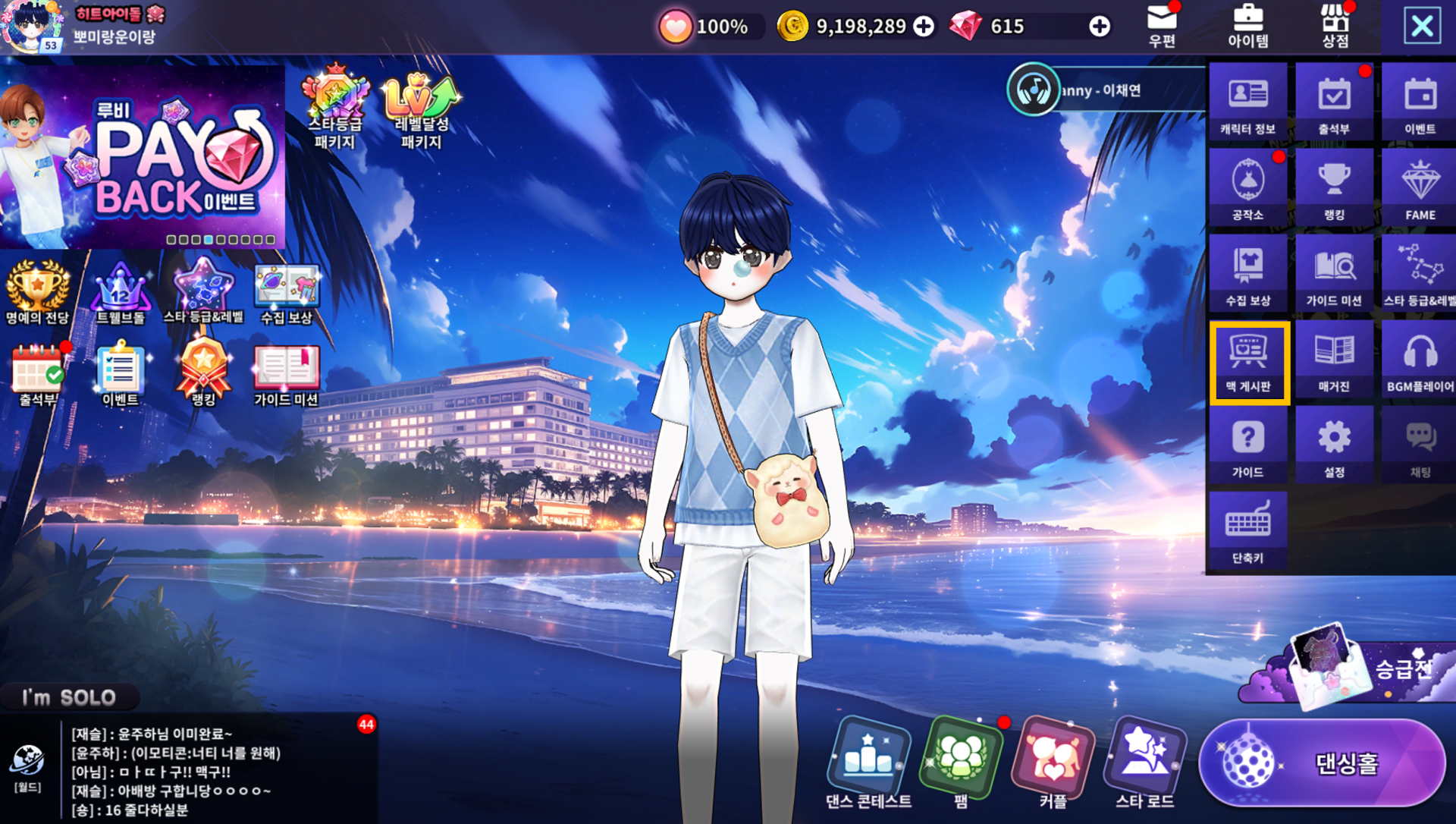Start the 댄스 콘테스트 dance contest

pos(868,763)
